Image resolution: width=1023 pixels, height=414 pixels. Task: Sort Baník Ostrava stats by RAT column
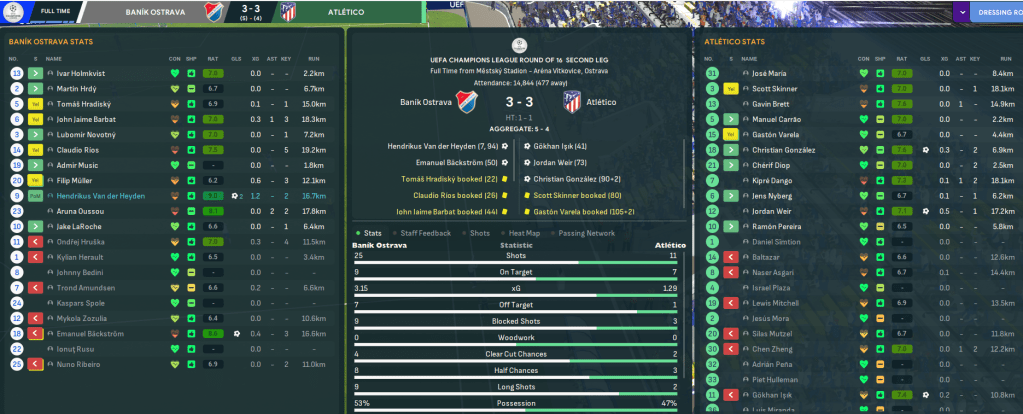pos(212,59)
